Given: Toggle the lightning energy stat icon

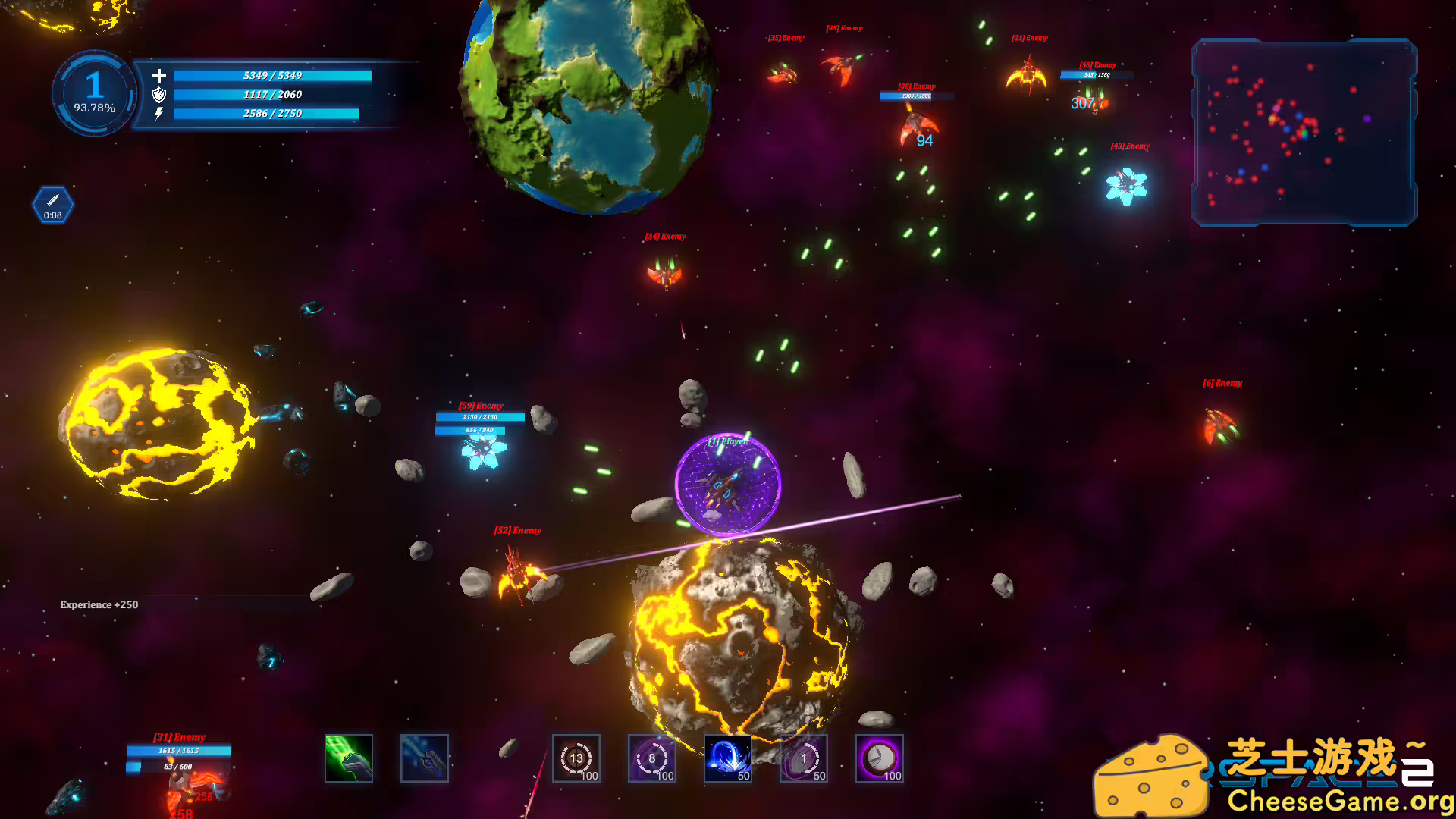Looking at the screenshot, I should coord(158,115).
